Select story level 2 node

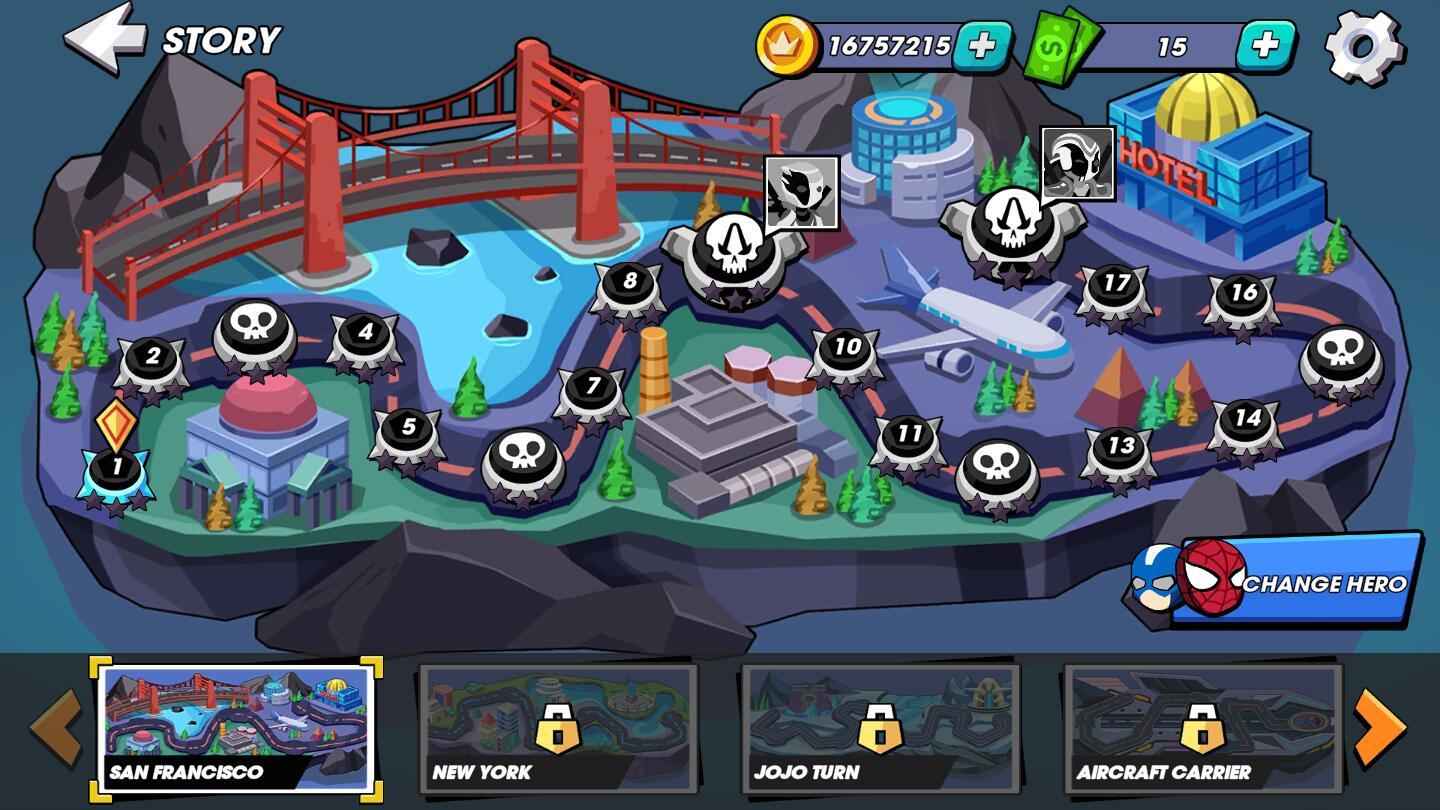(152, 360)
